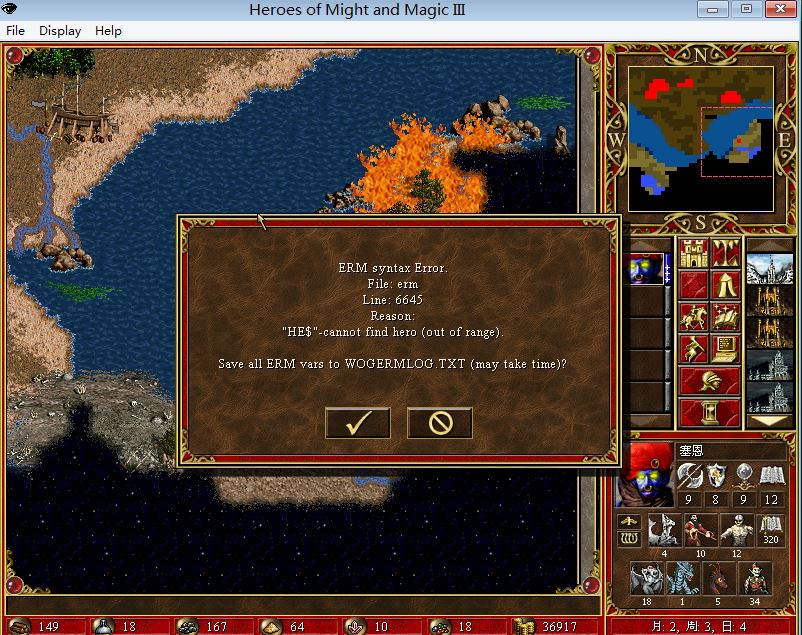
Task: Open the Display menu
Action: pyautogui.click(x=60, y=30)
